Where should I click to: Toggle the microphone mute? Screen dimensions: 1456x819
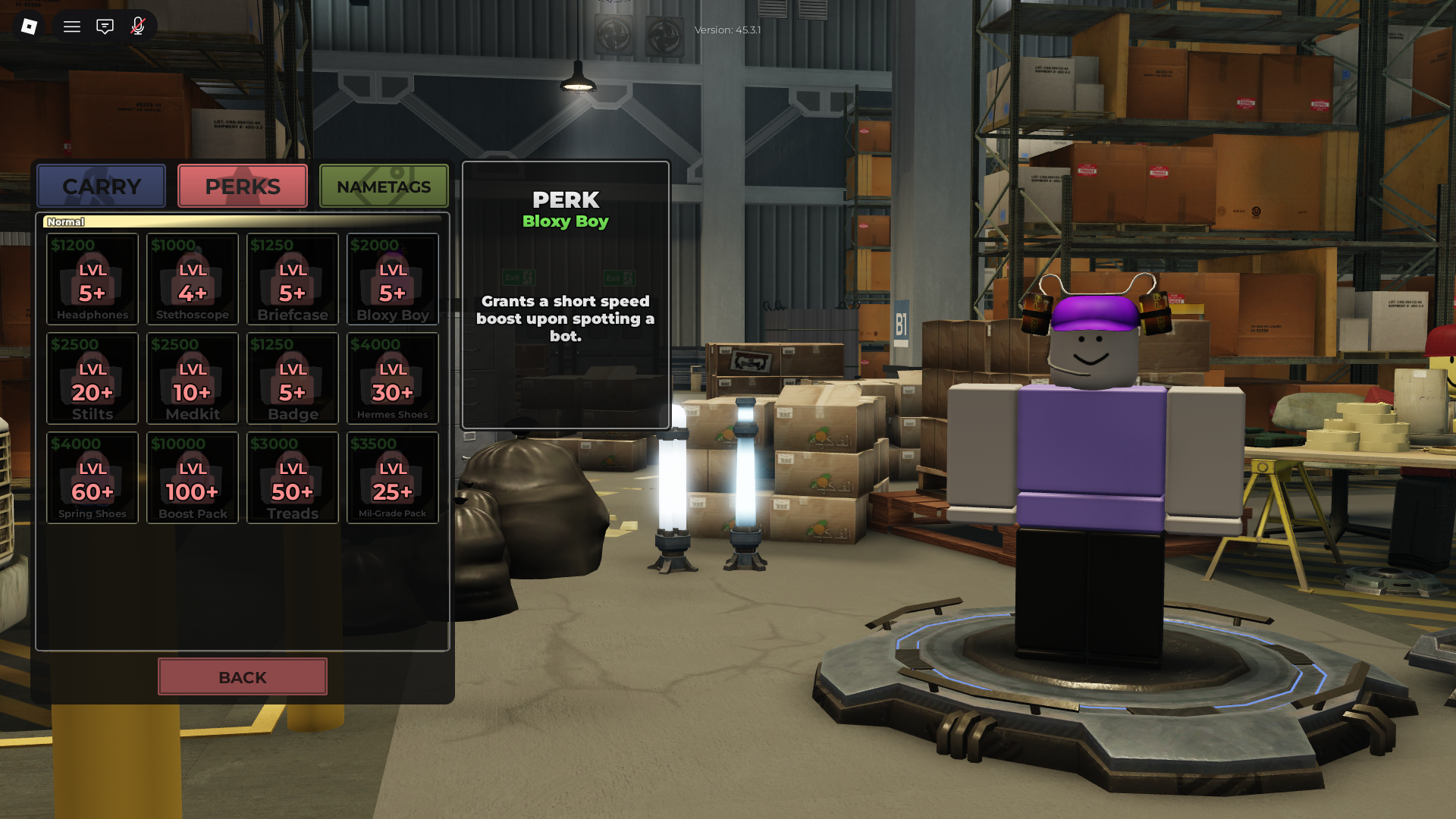[137, 26]
